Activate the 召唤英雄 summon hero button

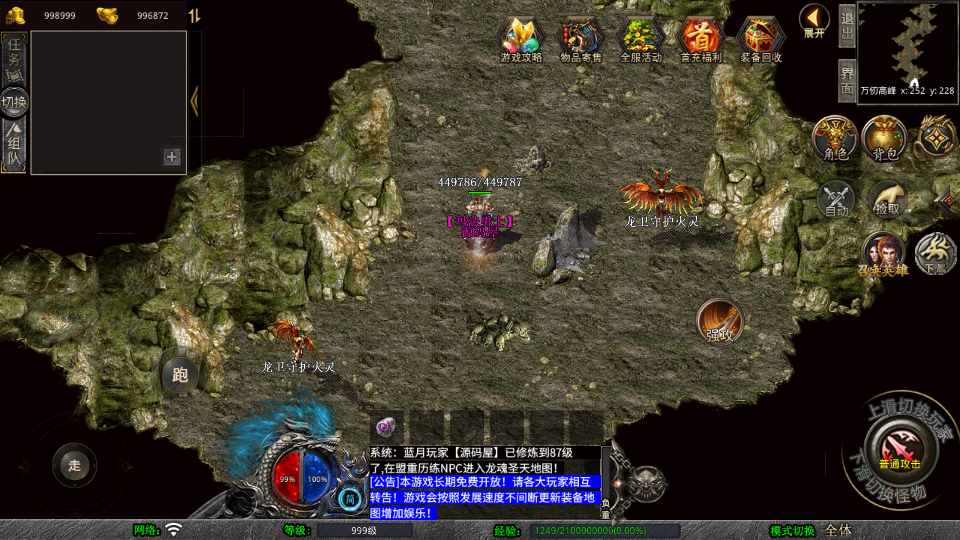coord(883,254)
